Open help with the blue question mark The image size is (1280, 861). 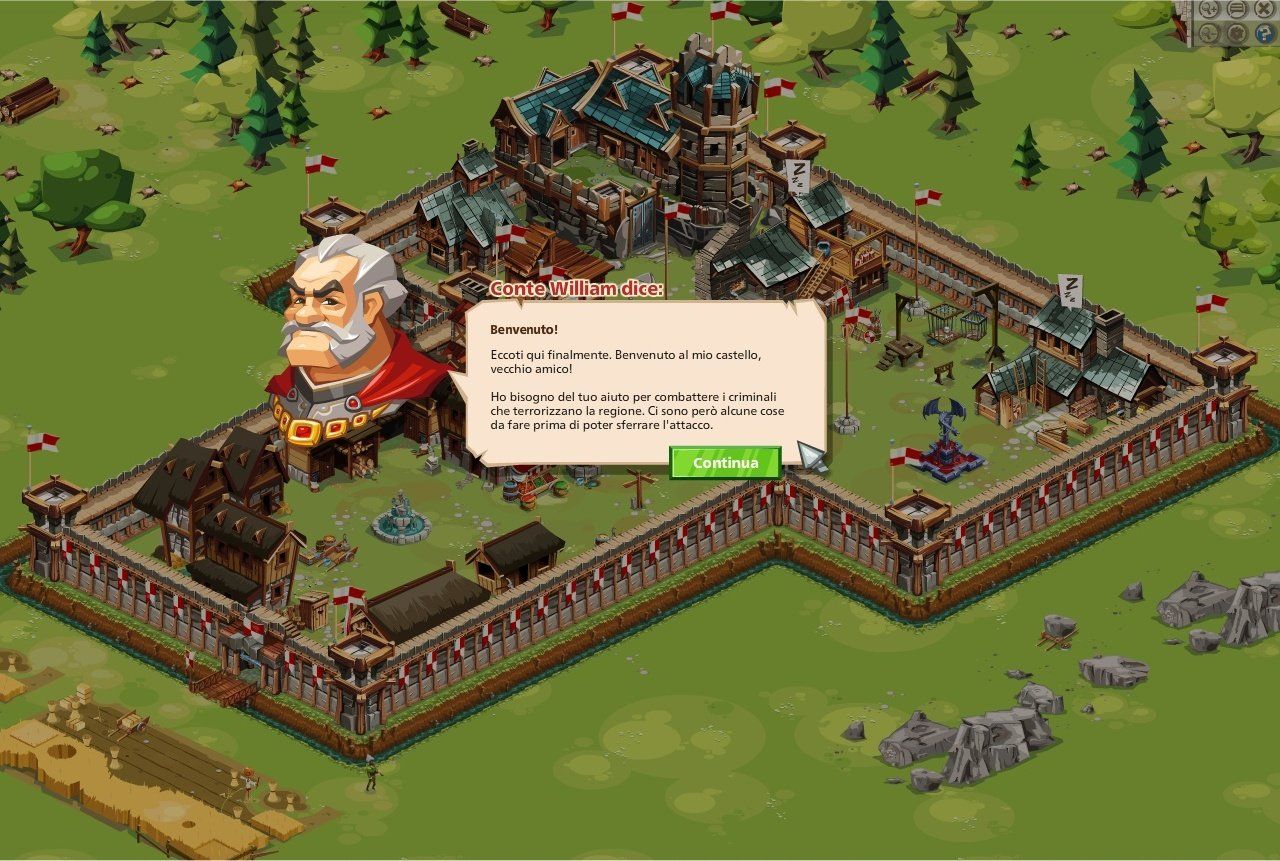[1265, 33]
